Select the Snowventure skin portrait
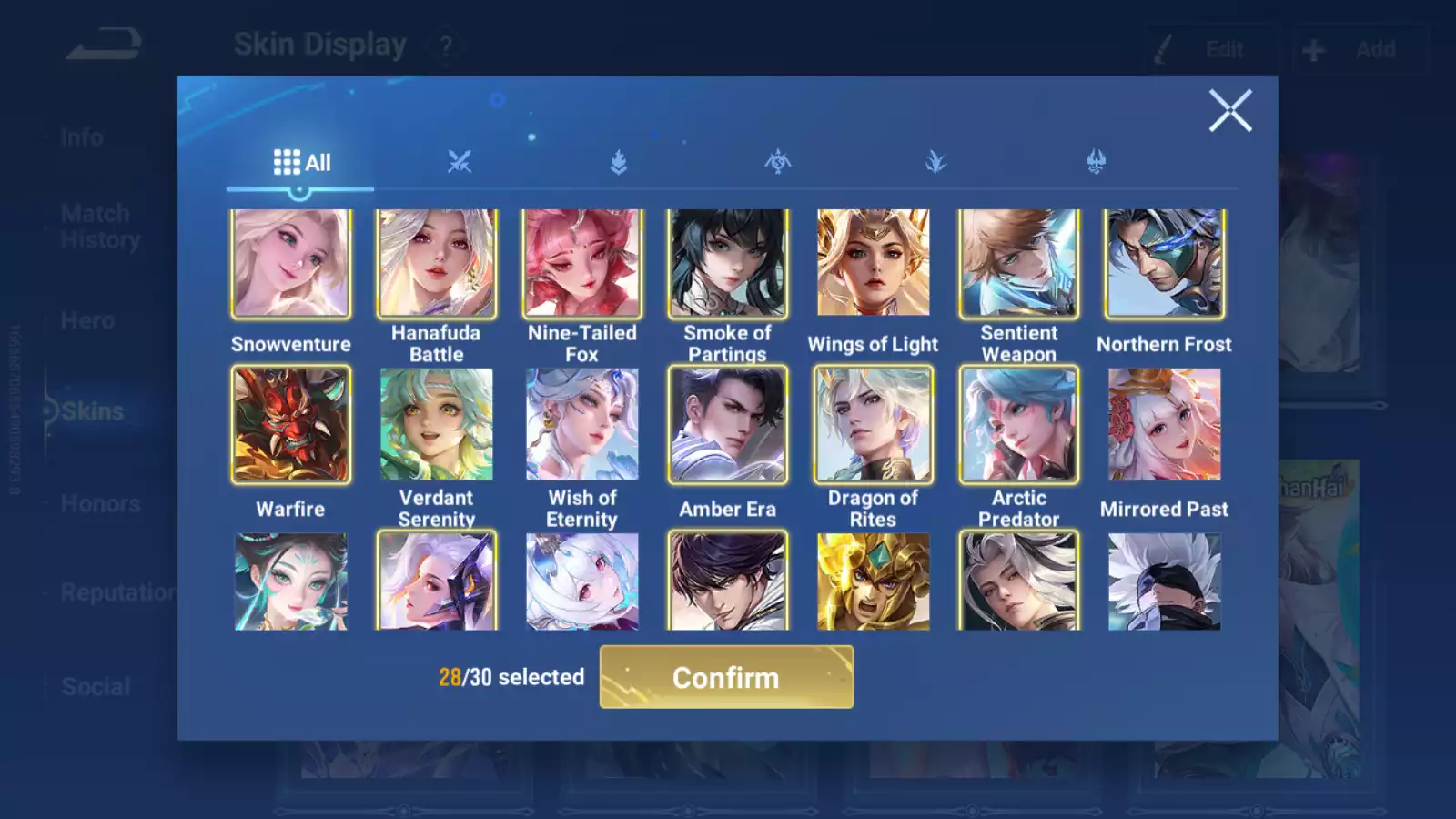The image size is (1456, 819). pos(291,264)
